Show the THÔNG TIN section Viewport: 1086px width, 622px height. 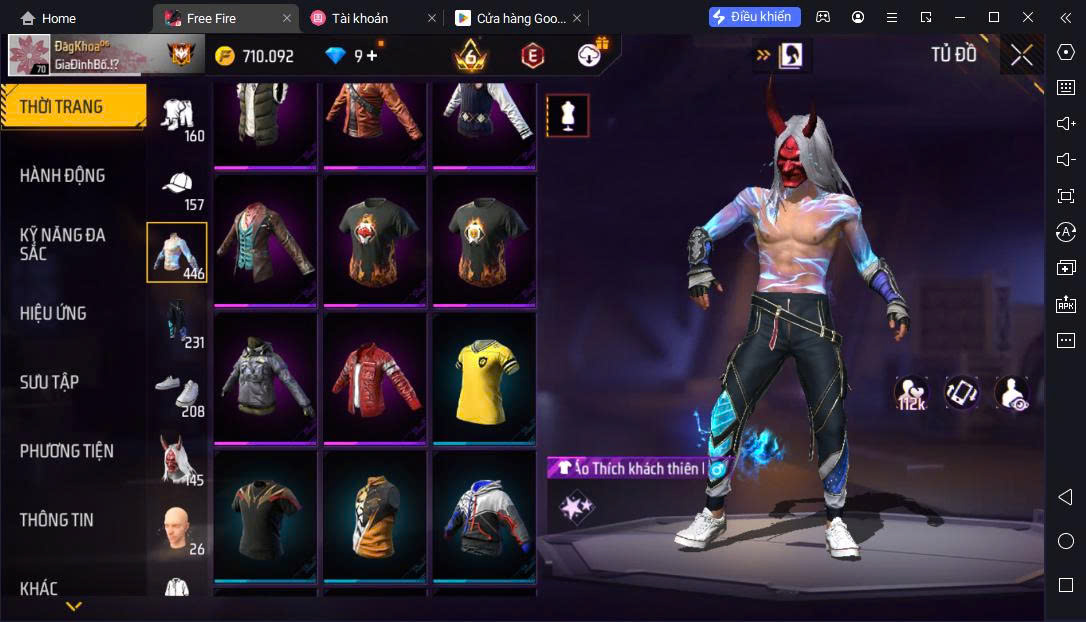[56, 520]
